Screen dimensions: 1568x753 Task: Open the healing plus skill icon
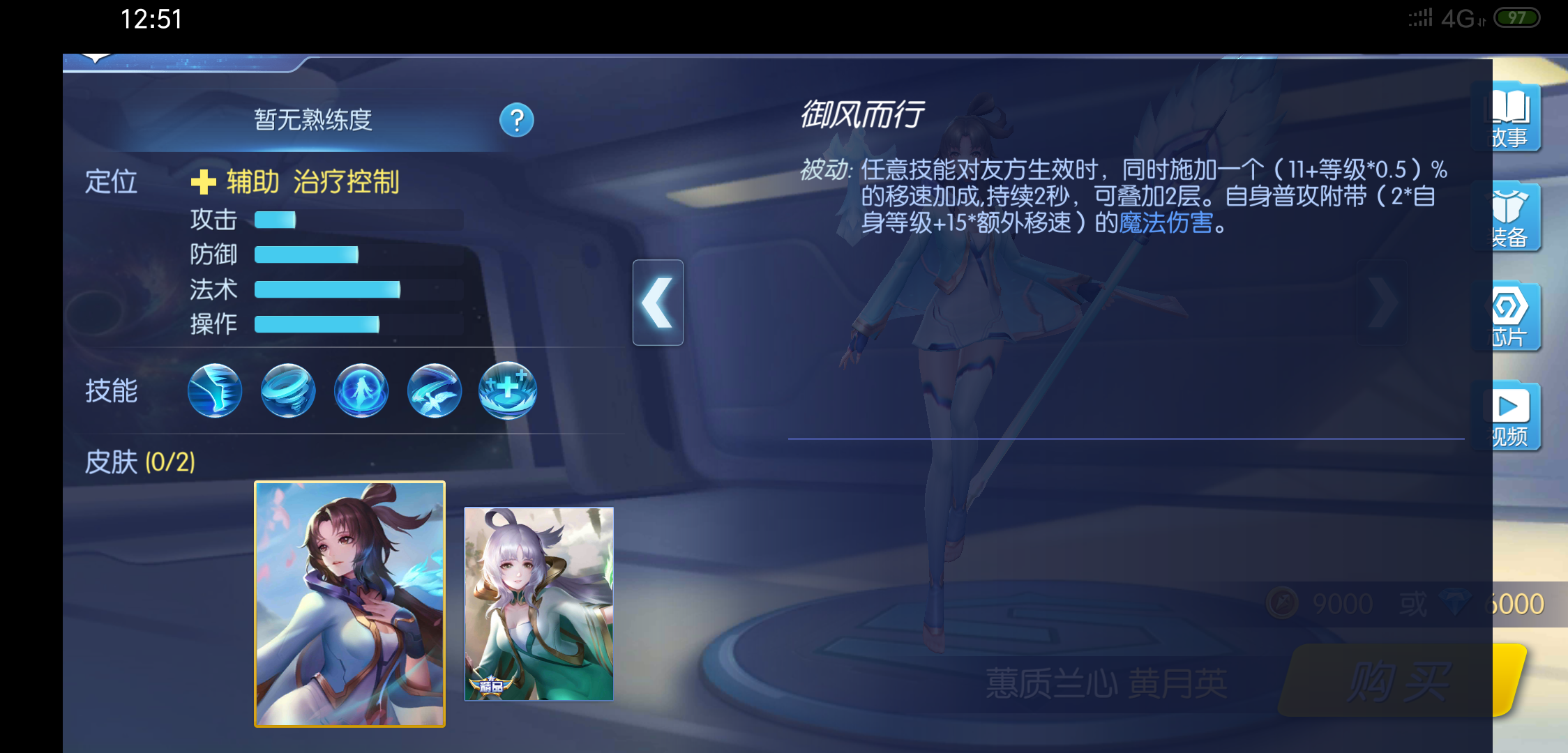tap(507, 391)
